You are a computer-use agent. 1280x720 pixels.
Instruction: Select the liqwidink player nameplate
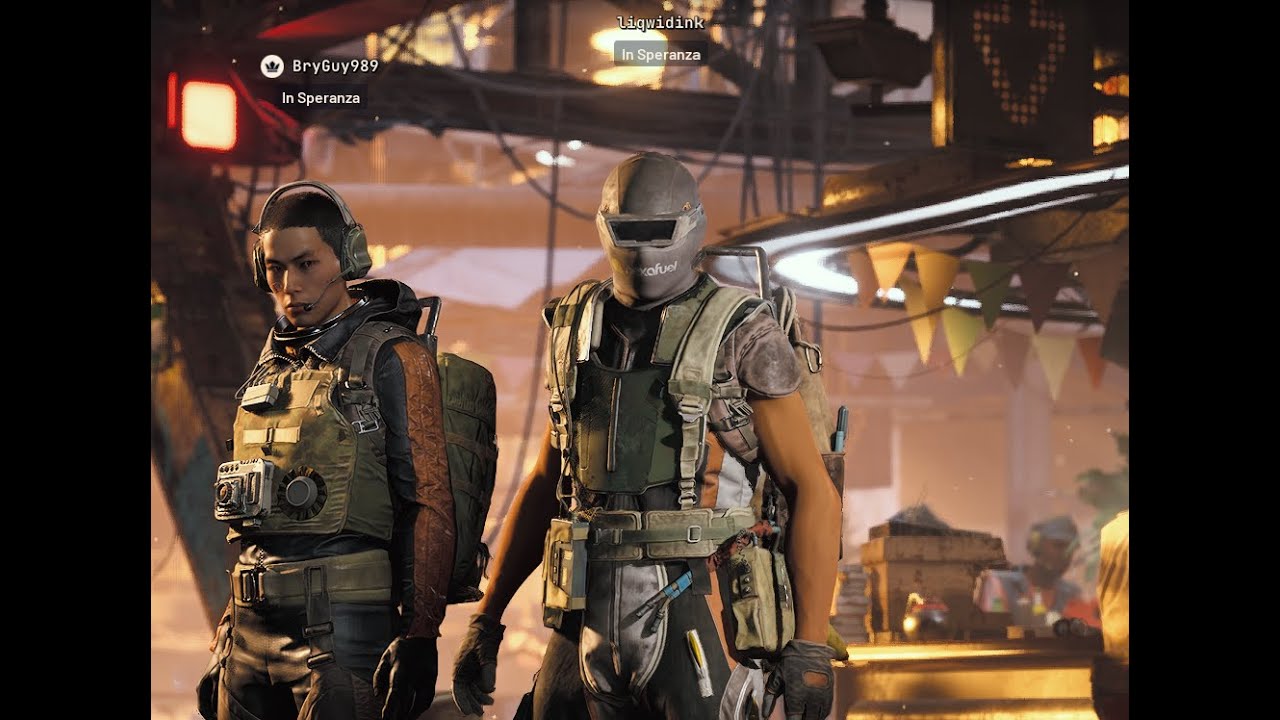[660, 23]
